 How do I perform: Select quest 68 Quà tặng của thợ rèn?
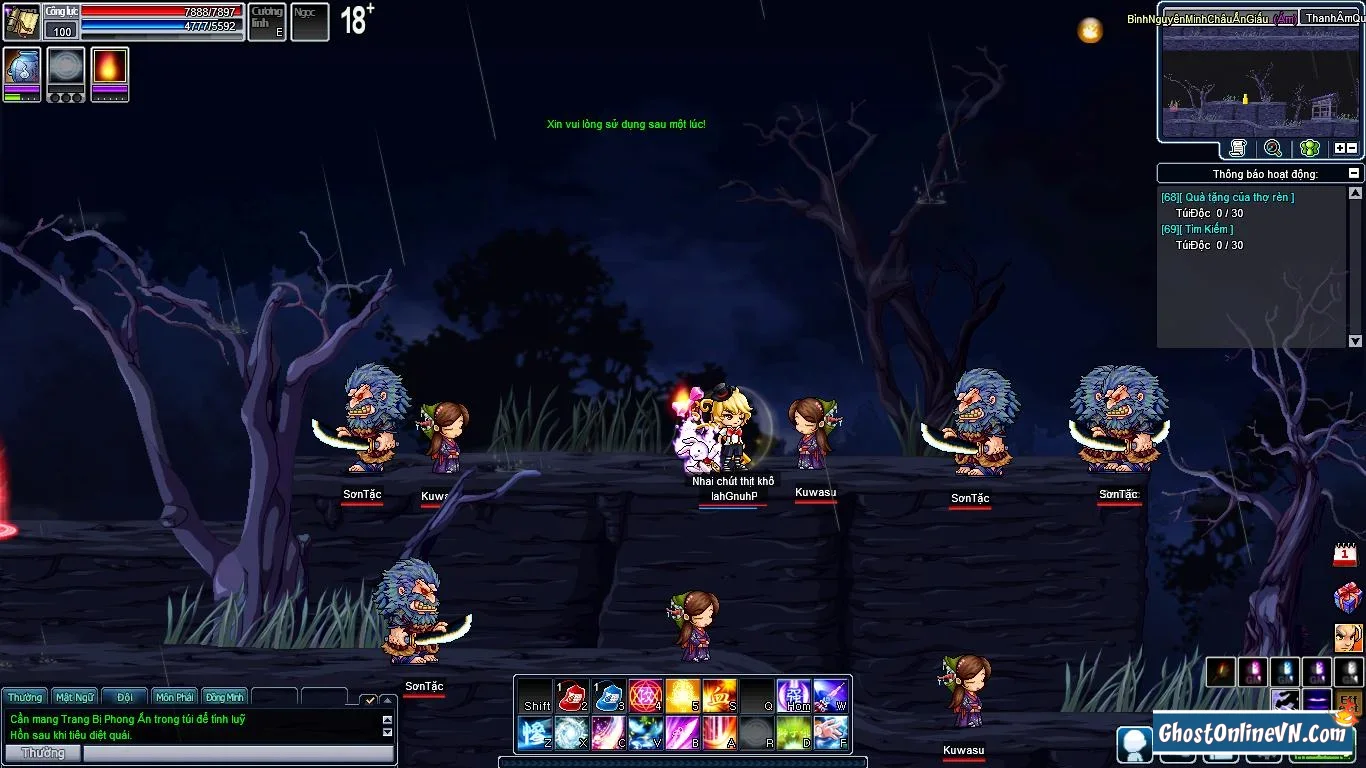pyautogui.click(x=1227, y=197)
